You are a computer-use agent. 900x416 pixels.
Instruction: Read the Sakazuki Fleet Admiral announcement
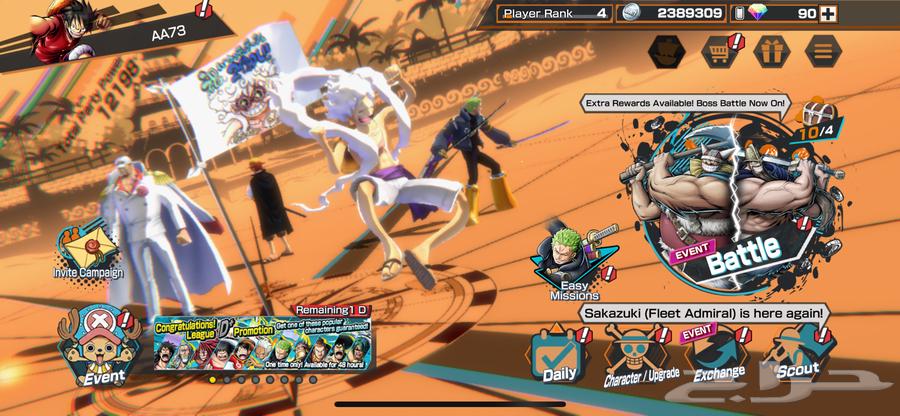[703, 313]
